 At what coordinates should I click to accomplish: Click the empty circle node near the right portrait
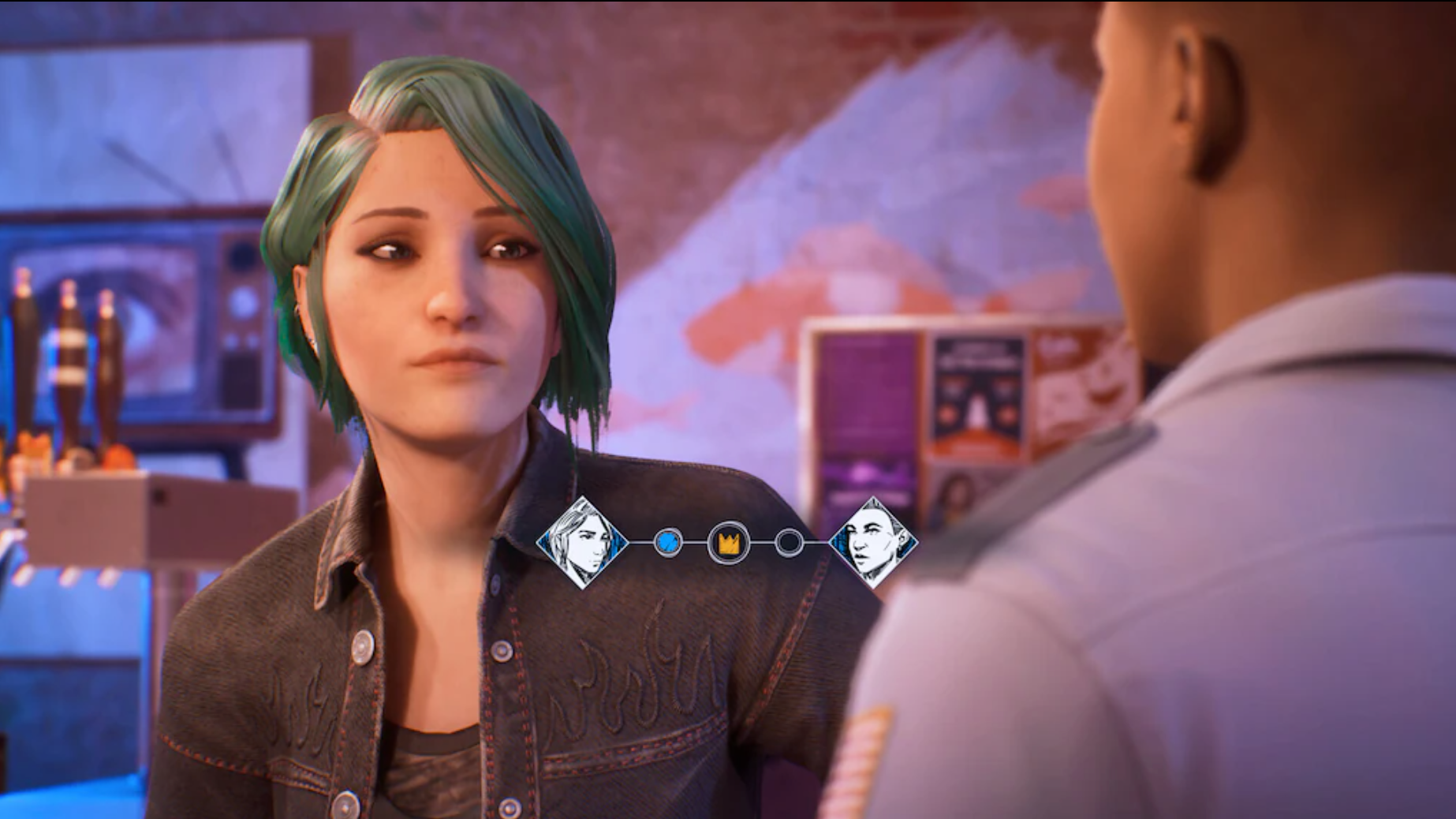coord(789,543)
